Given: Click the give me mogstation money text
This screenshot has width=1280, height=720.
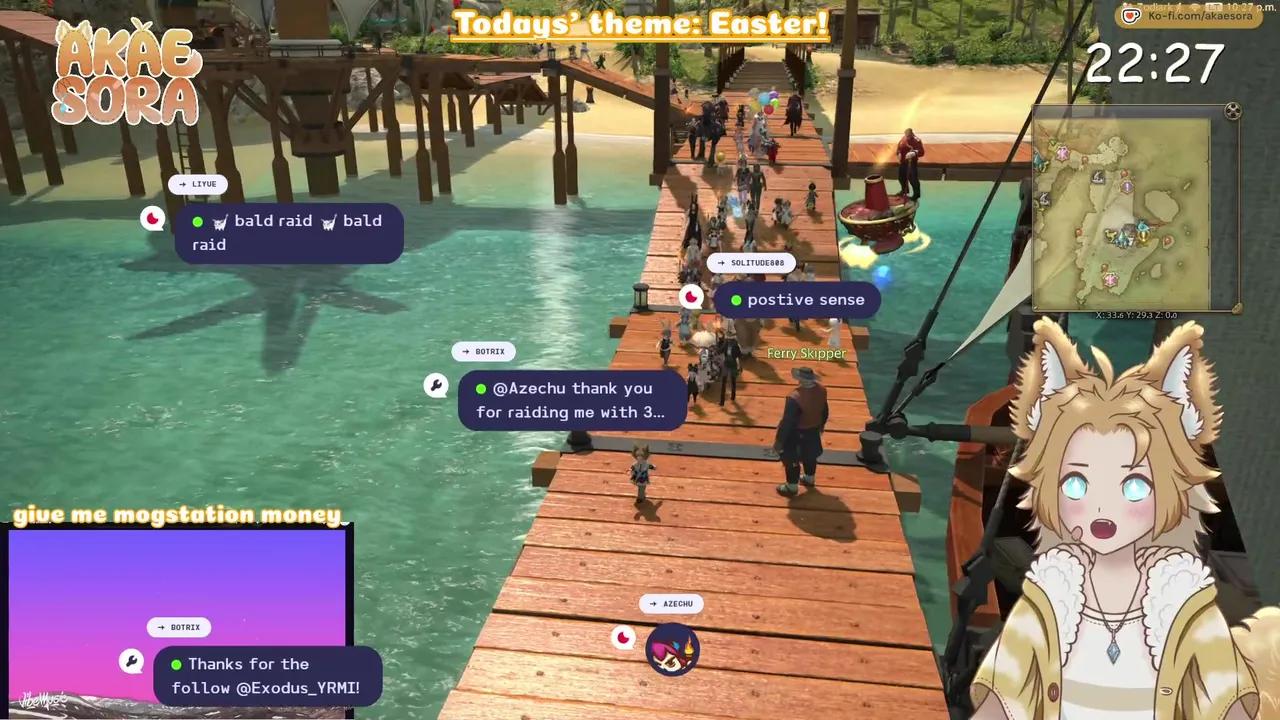Looking at the screenshot, I should tap(178, 514).
